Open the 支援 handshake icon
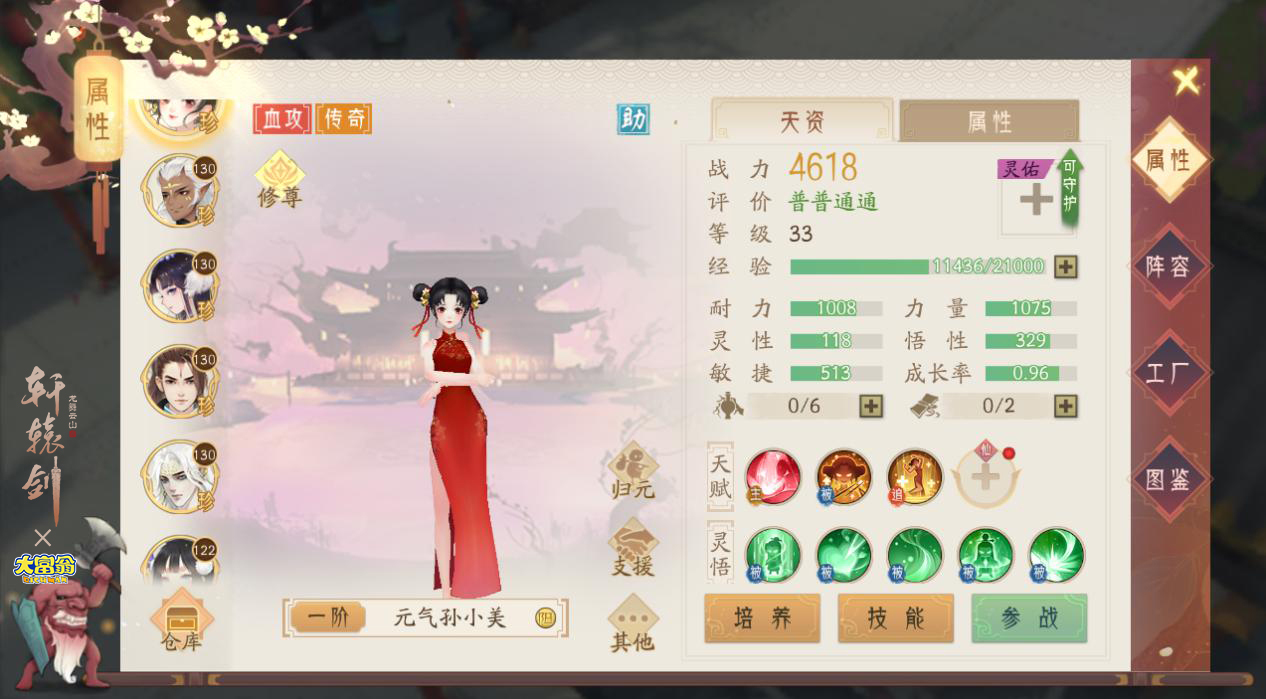Screen dimensions: 1266x699 click(x=632, y=549)
